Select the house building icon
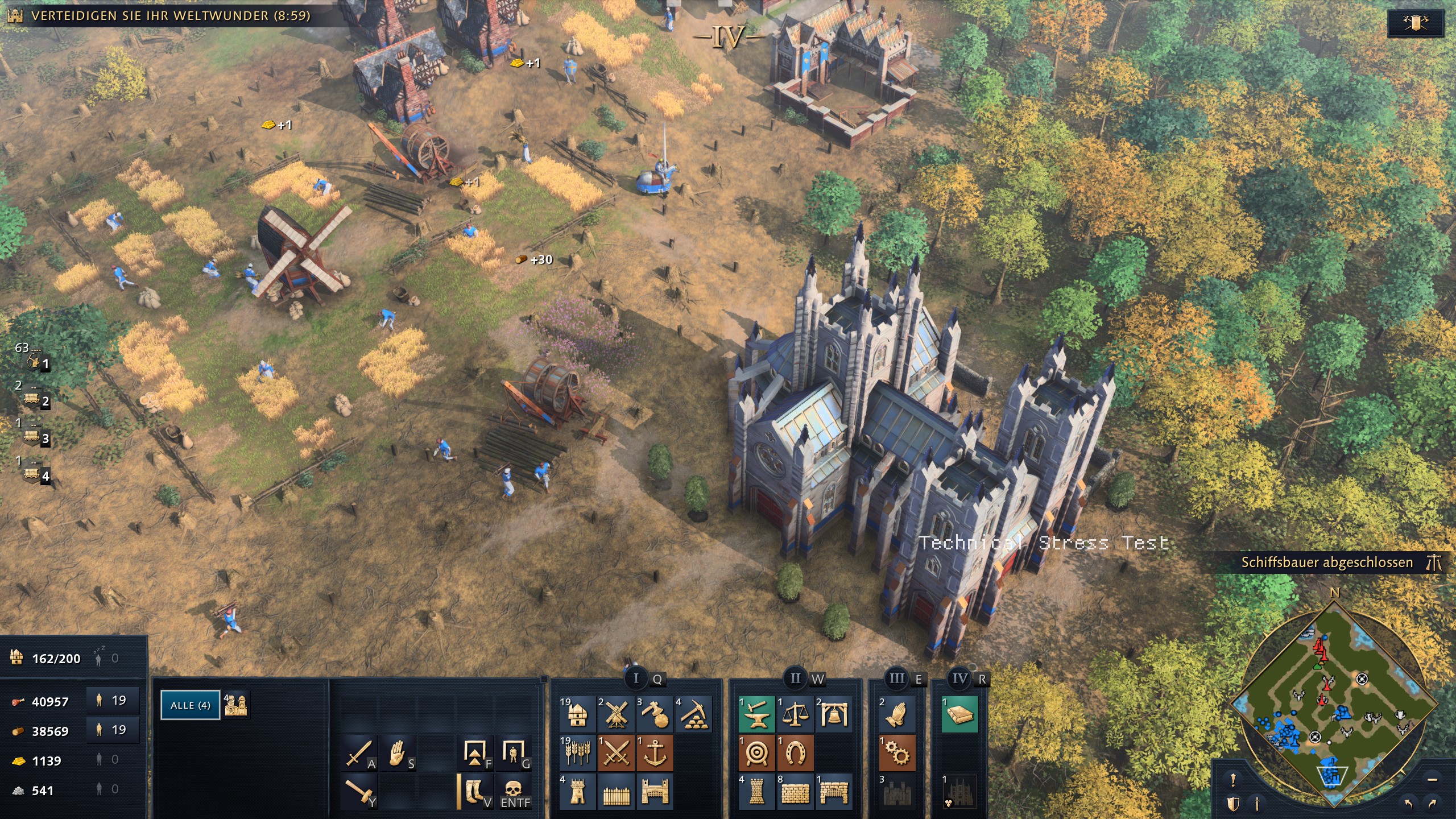This screenshot has height=819, width=1456. [x=577, y=714]
